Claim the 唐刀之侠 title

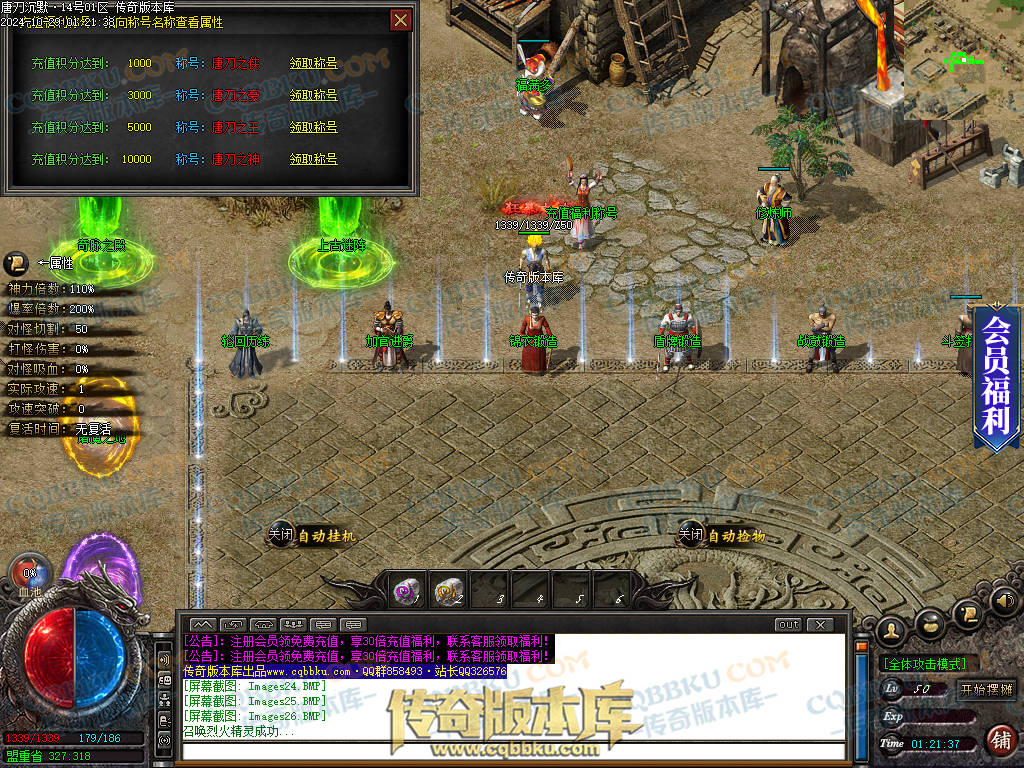click(x=313, y=63)
